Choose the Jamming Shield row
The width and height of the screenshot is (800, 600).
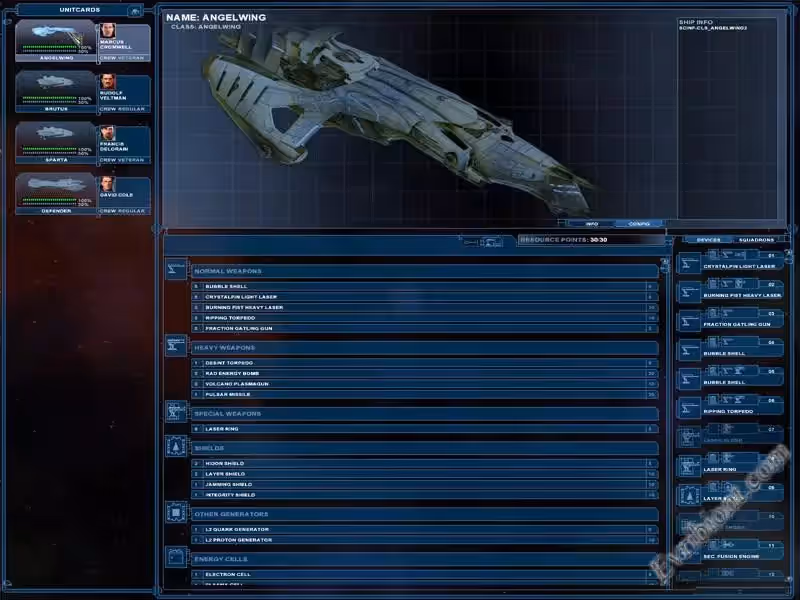420,484
